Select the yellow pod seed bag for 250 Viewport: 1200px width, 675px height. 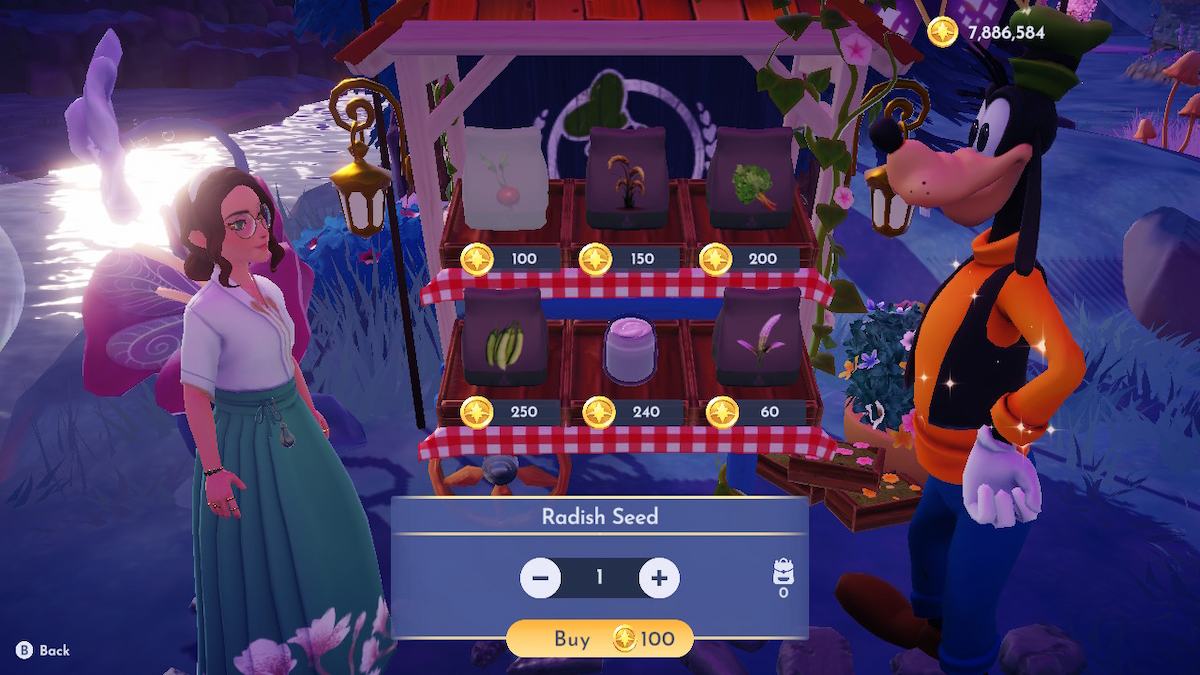click(x=504, y=338)
